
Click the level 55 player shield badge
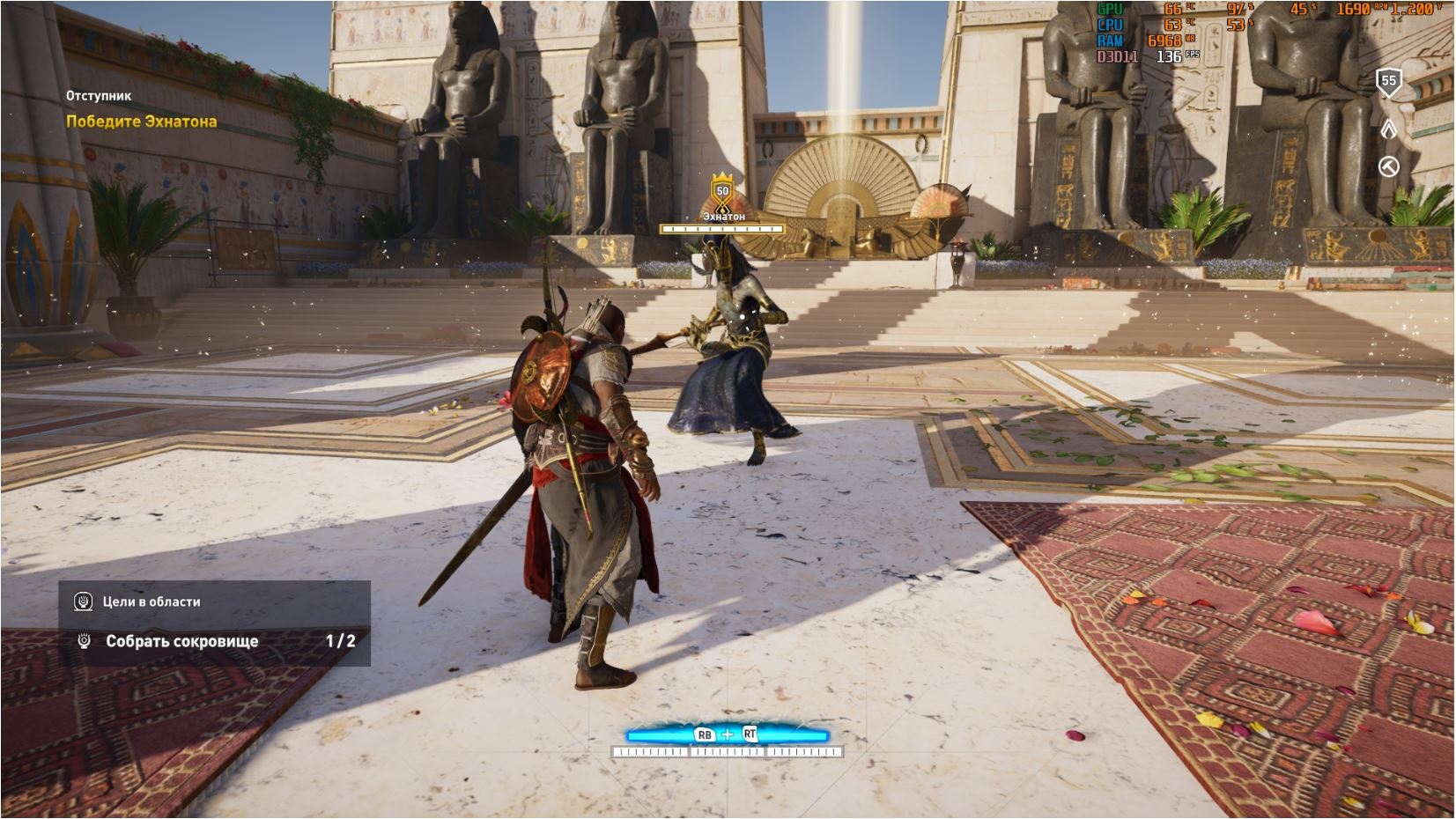coord(1388,82)
